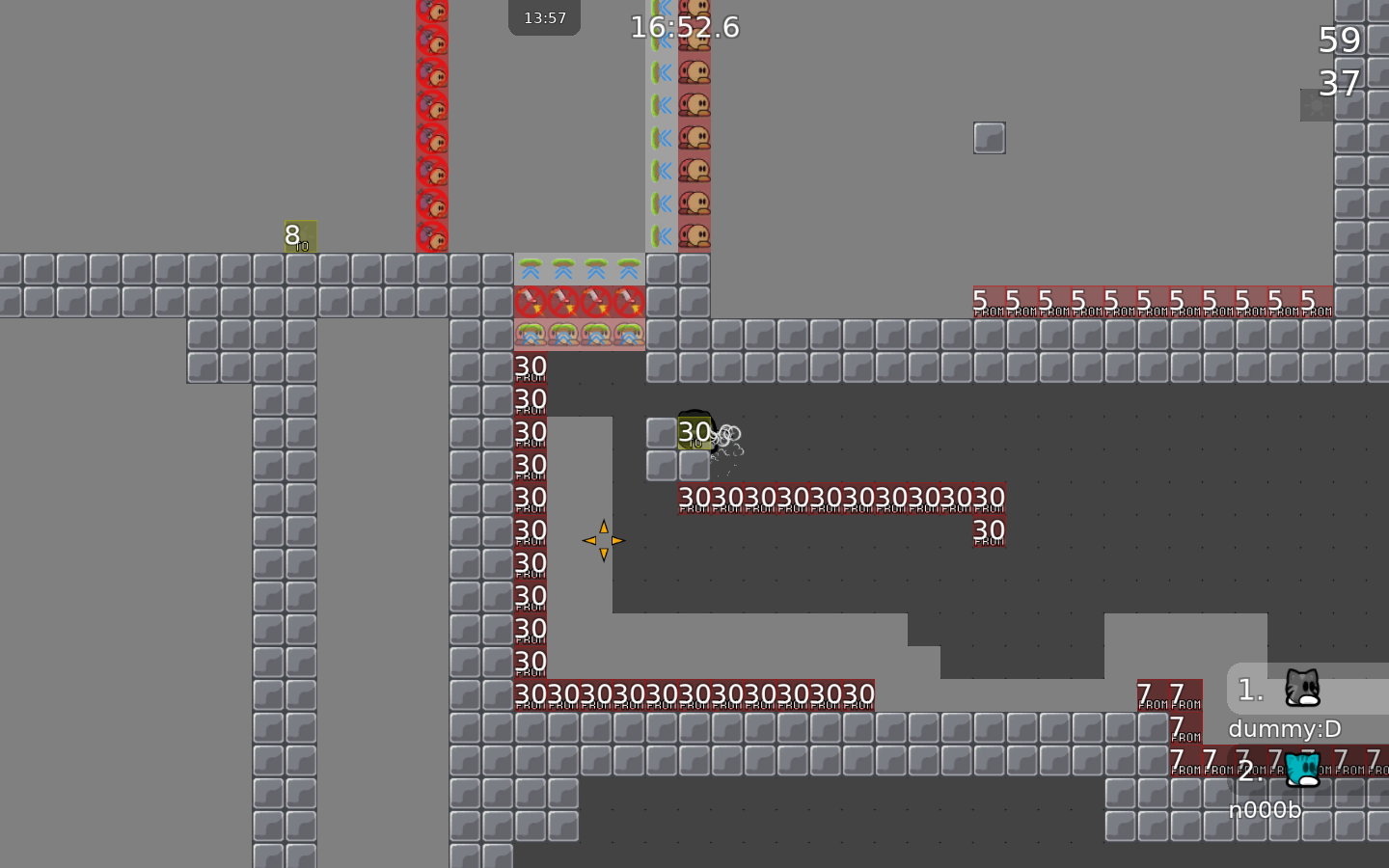Image resolution: width=1389 pixels, height=868 pixels.
Task: Click the race timer showing 16:52.6
Action: [x=685, y=27]
